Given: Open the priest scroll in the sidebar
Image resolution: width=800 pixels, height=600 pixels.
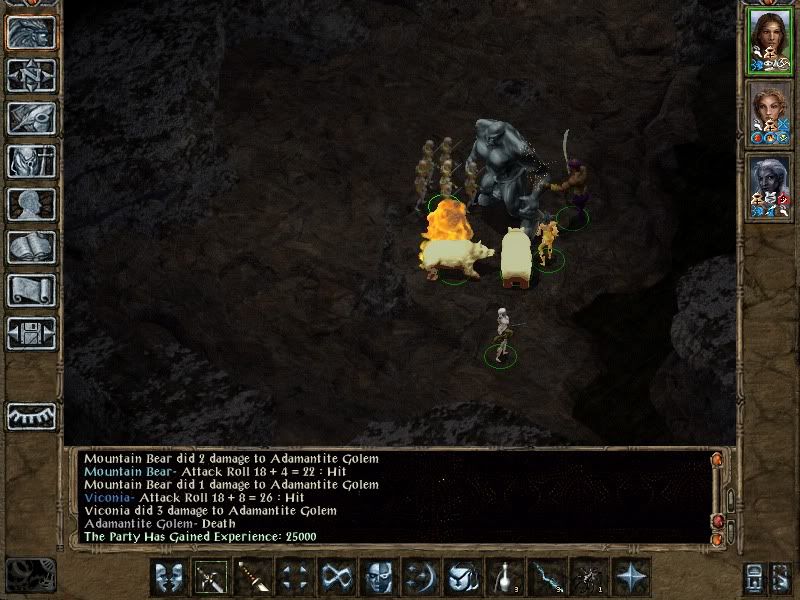Looking at the screenshot, I should click(x=30, y=290).
